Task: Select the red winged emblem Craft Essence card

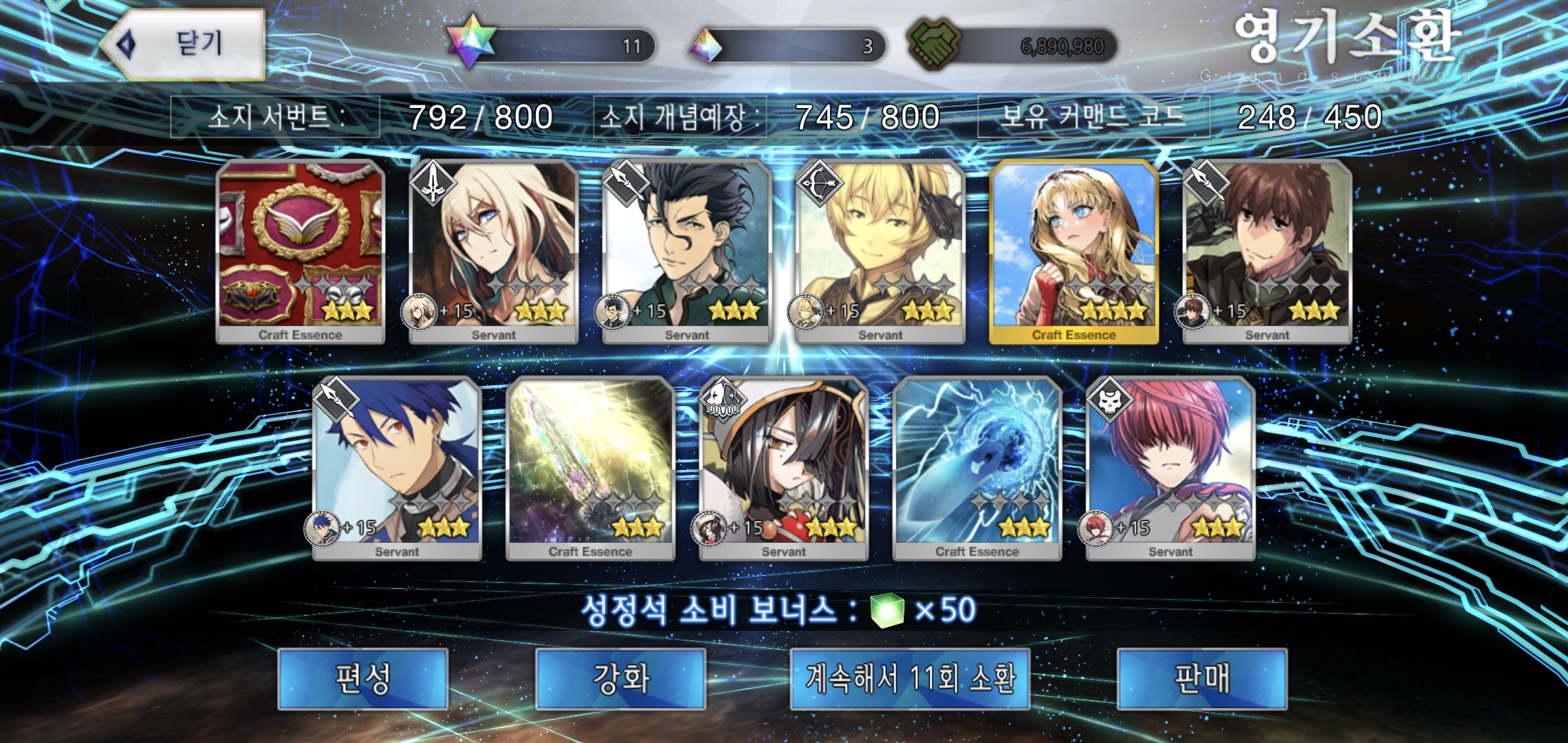Action: [x=301, y=251]
